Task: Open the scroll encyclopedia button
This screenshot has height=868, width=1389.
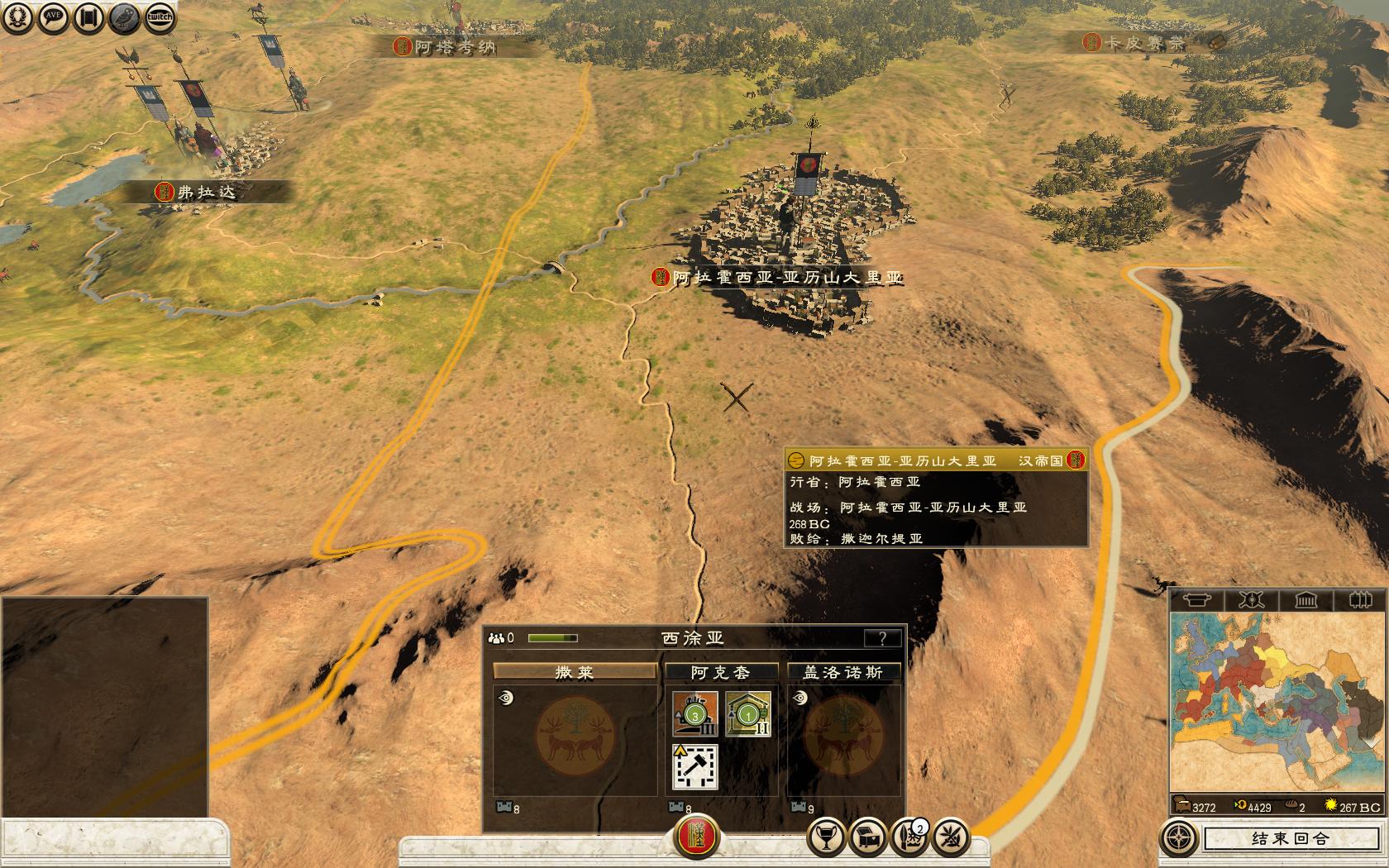Action: [89, 17]
